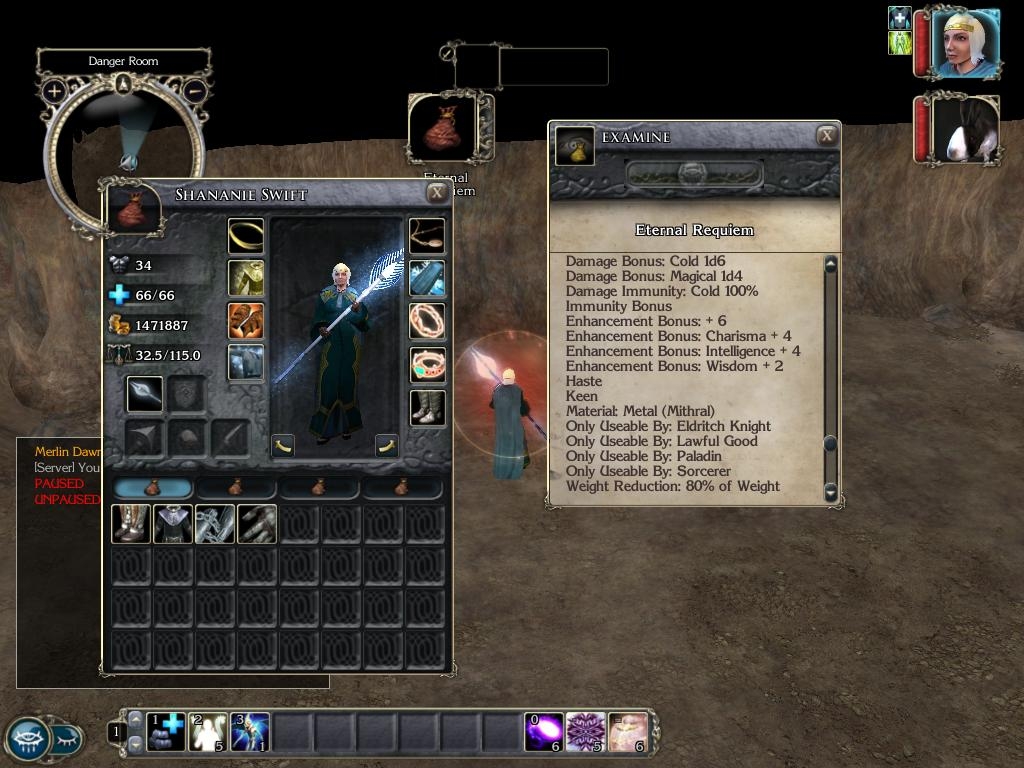
Task: Close the Examine panel
Action: pos(826,136)
